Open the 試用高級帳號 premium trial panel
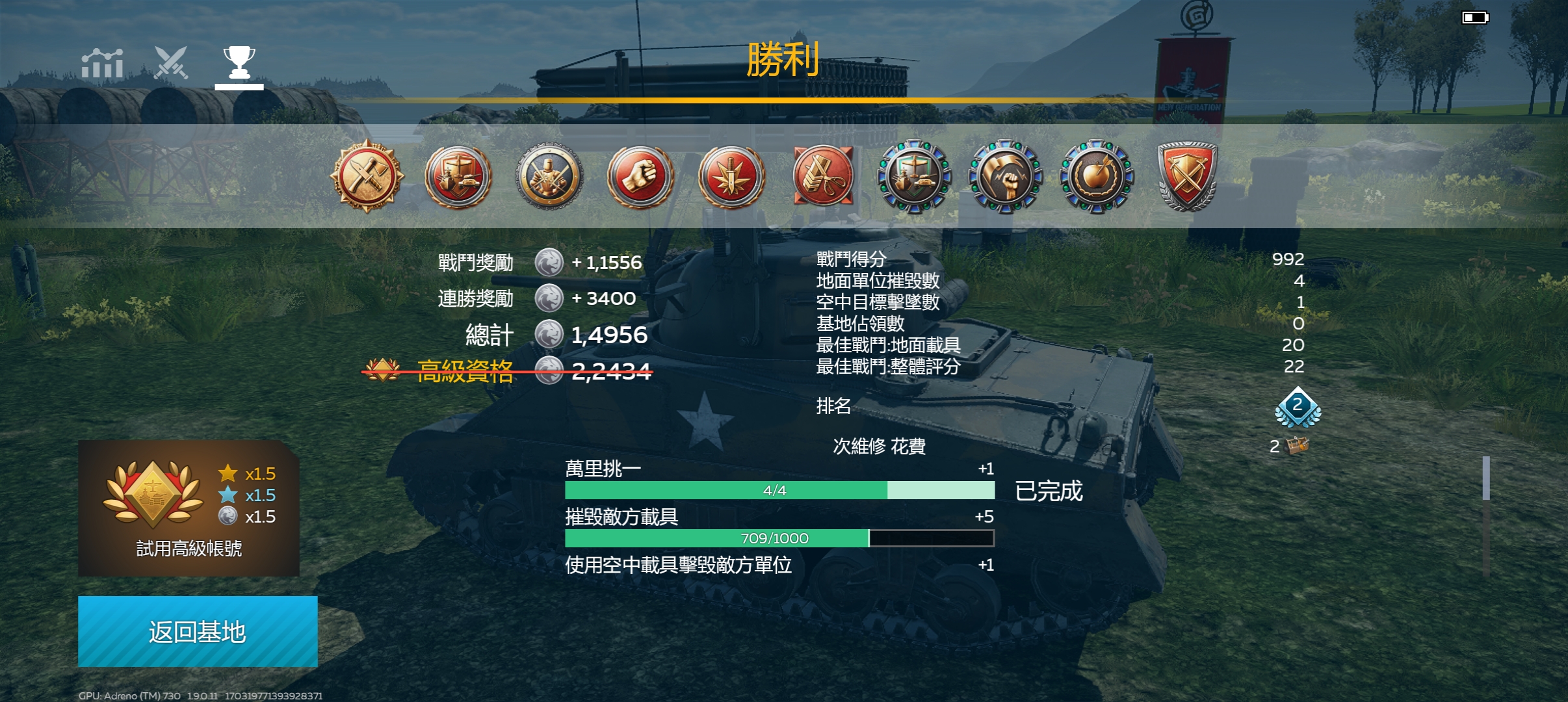Viewport: 1568px width, 702px height. [x=189, y=508]
